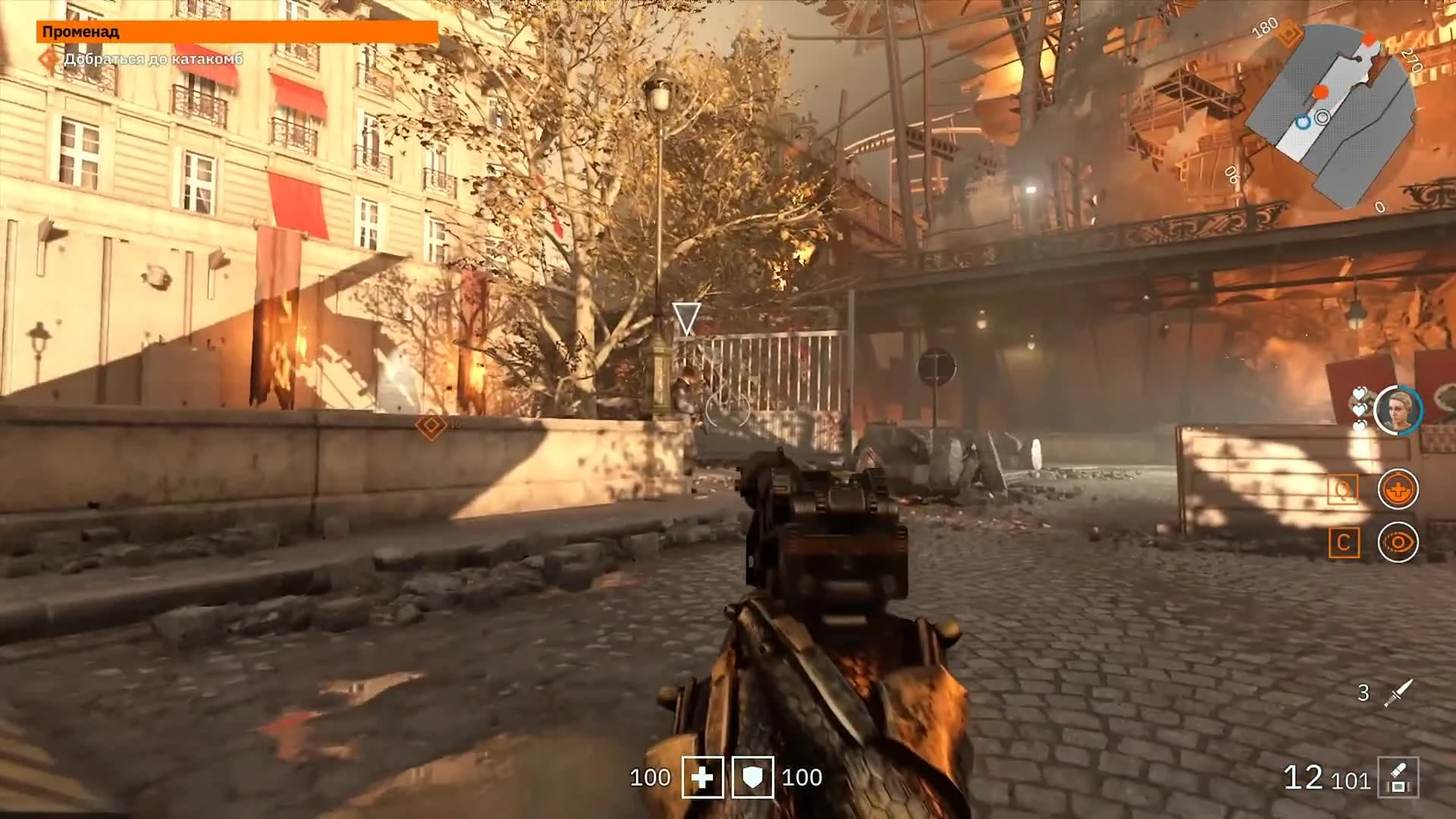The width and height of the screenshot is (1456, 819).
Task: Expand the Променад objective banner
Action: [x=237, y=32]
